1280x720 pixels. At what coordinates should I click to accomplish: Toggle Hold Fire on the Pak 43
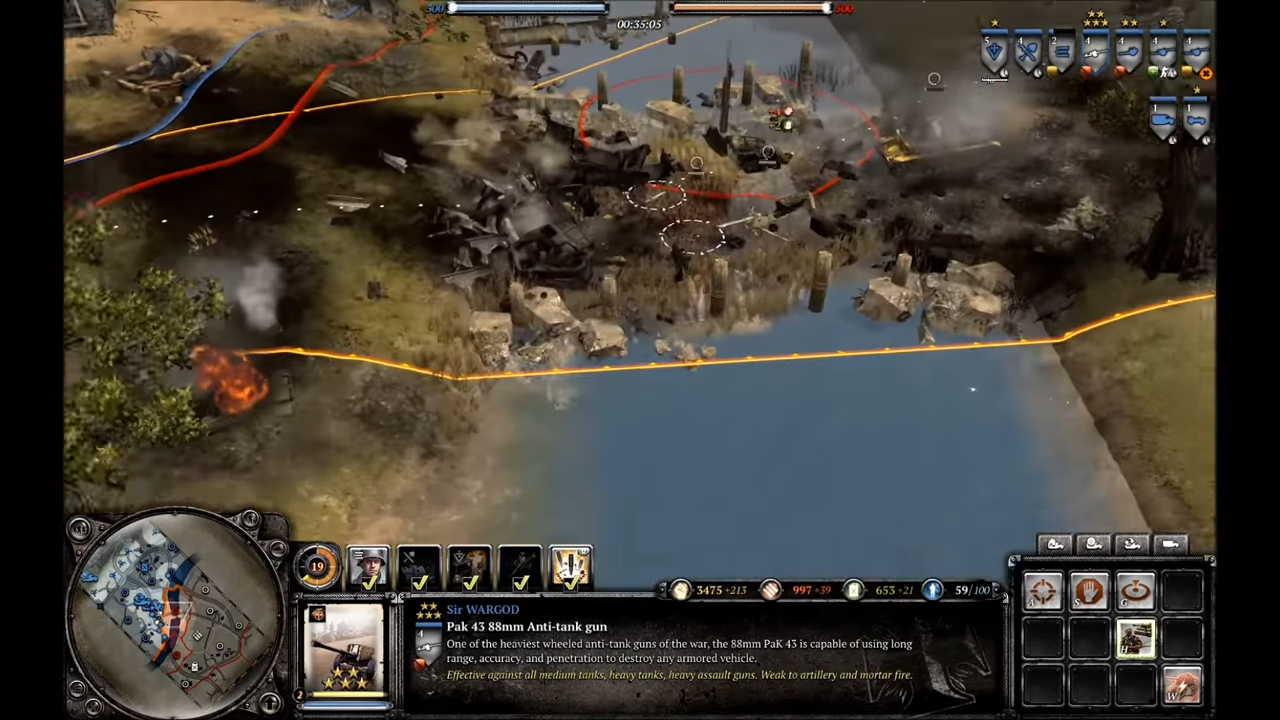coord(1134,638)
